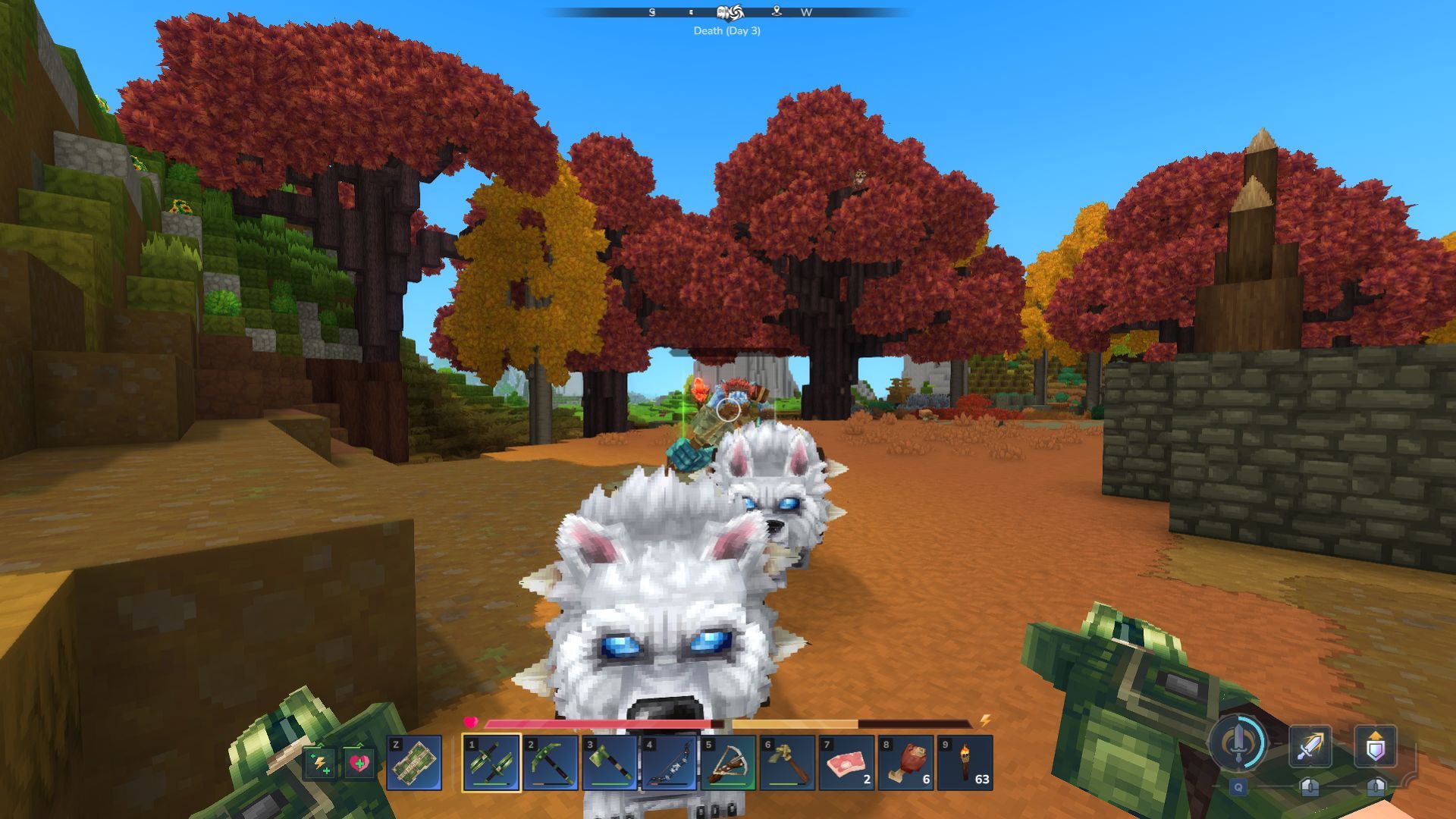Select the green pickaxe in slot 2
The image size is (1456, 819).
pos(551,763)
